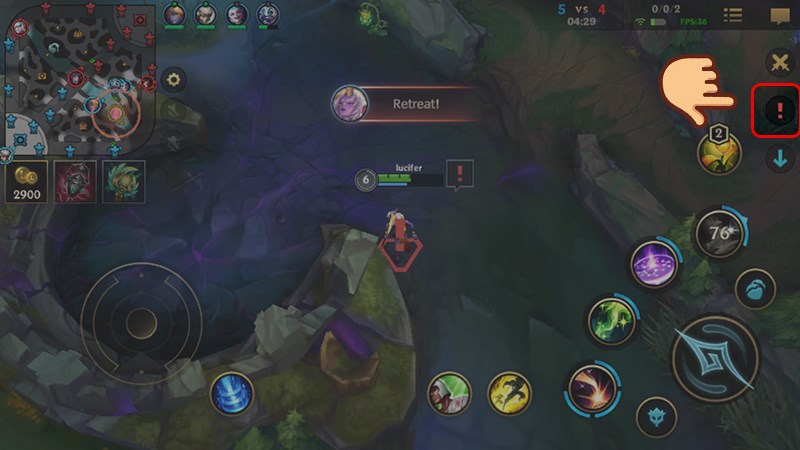This screenshot has height=450, width=800.
Task: Open the chat speech bubble
Action: click(x=779, y=15)
